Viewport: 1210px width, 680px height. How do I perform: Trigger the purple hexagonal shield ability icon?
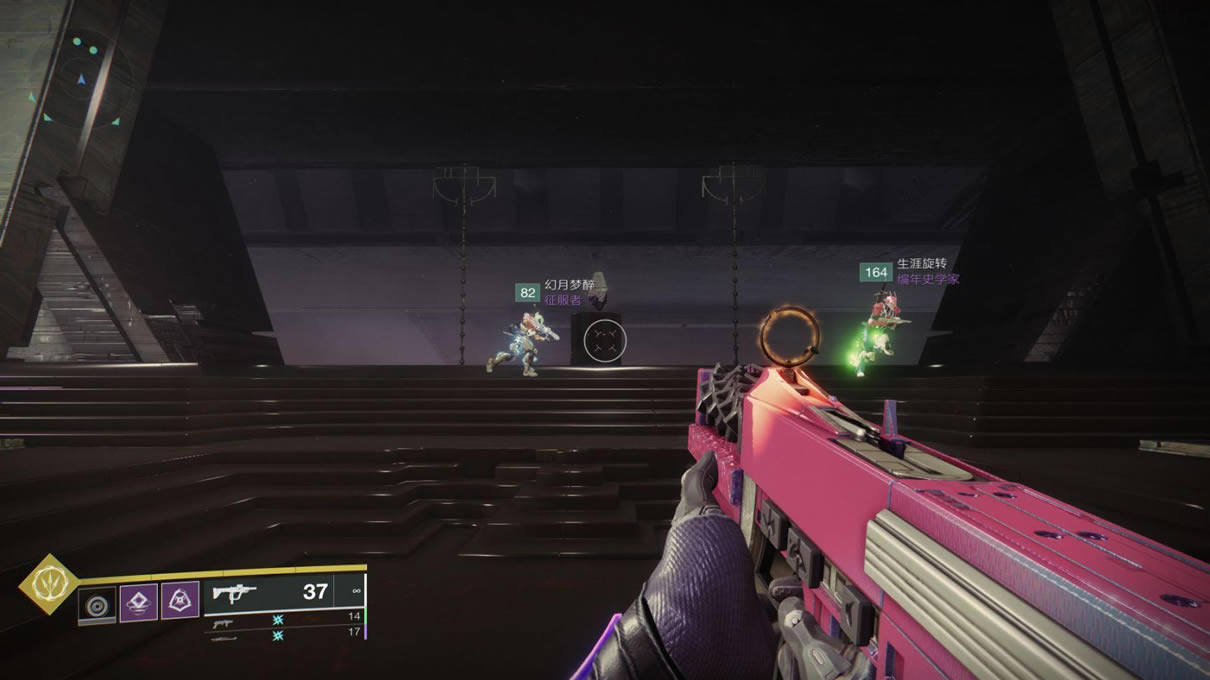pyautogui.click(x=180, y=601)
